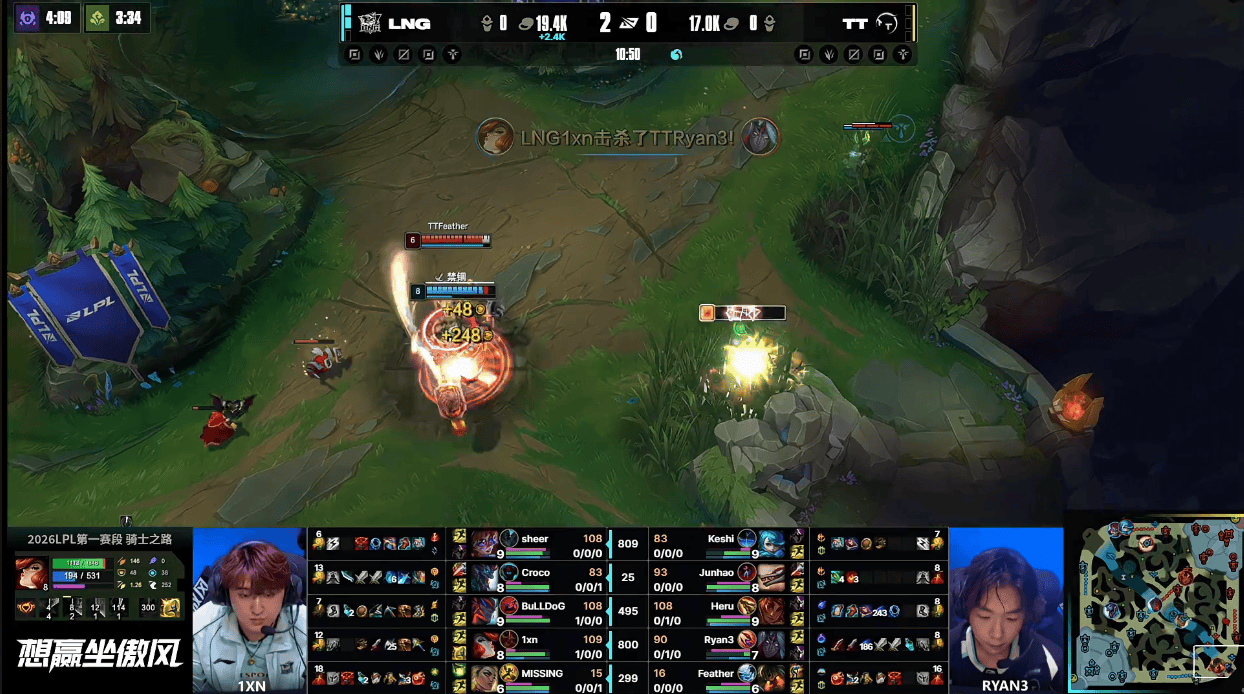Select Keshi's champion portrait on the scoreboard
The width and height of the screenshot is (1244, 694).
(770, 544)
